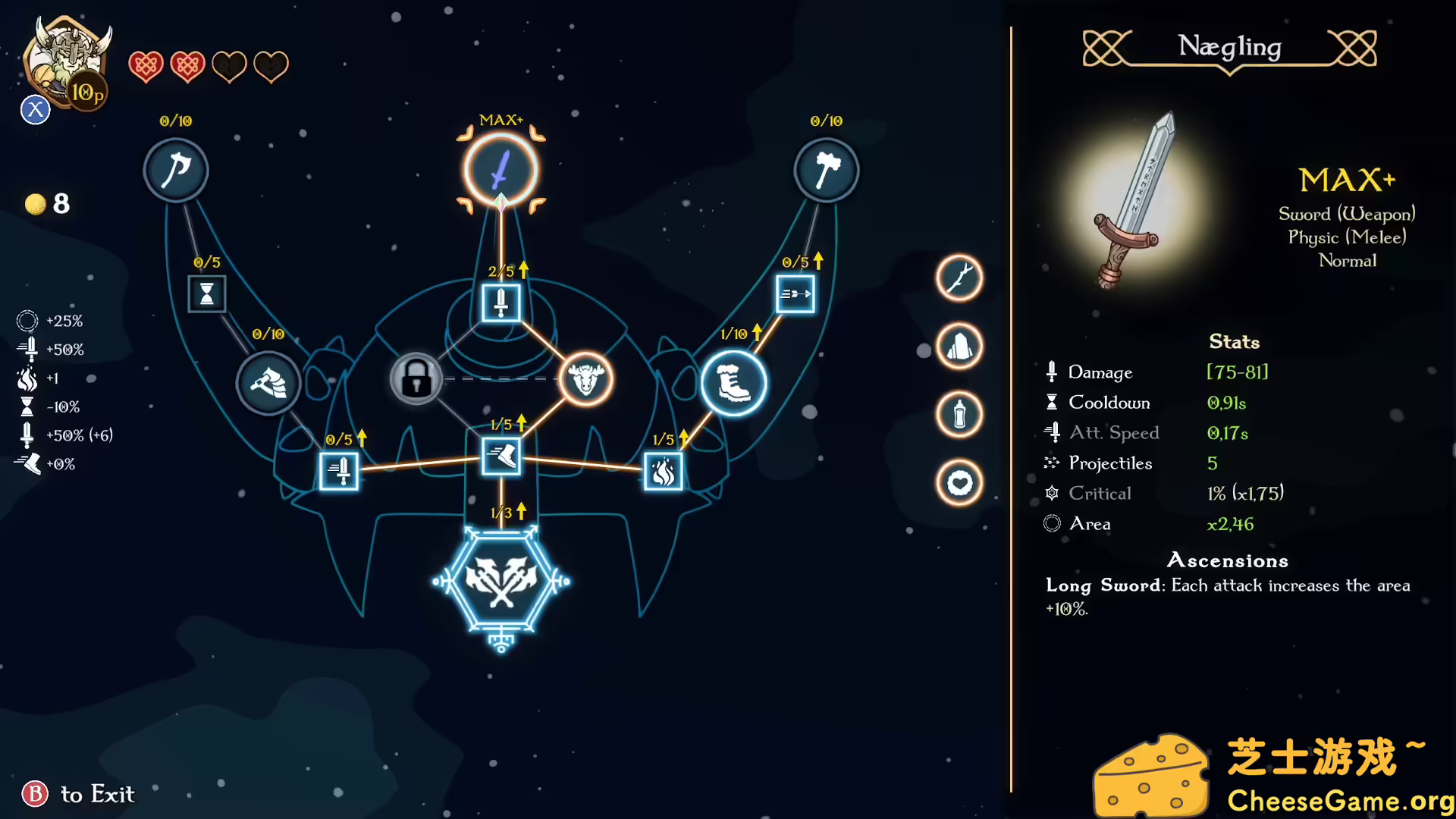Viewport: 1456px width, 819px height.
Task: Open the crystal rock side icon
Action: 959,347
